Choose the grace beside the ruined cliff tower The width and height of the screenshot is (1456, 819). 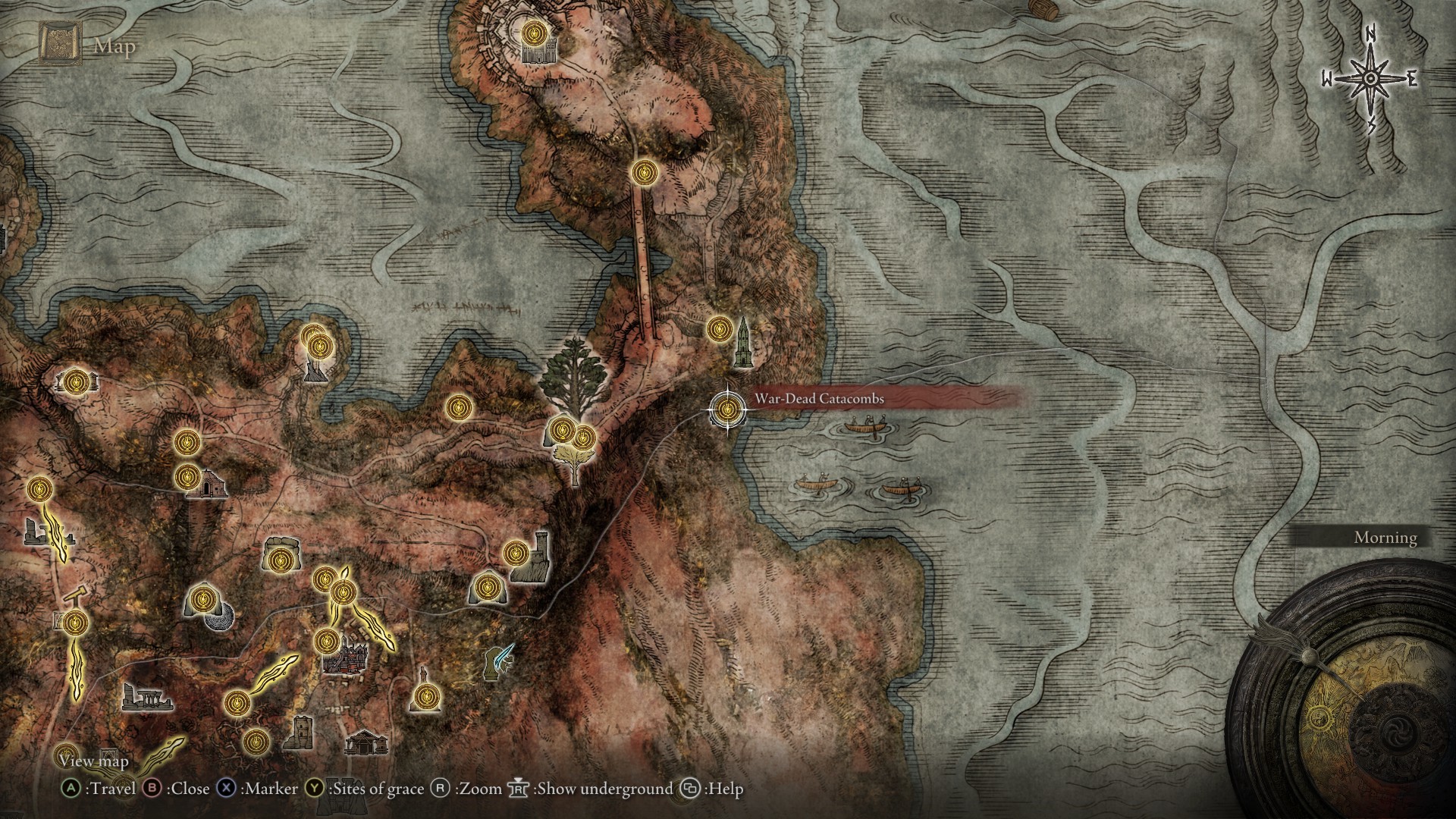[x=516, y=552]
